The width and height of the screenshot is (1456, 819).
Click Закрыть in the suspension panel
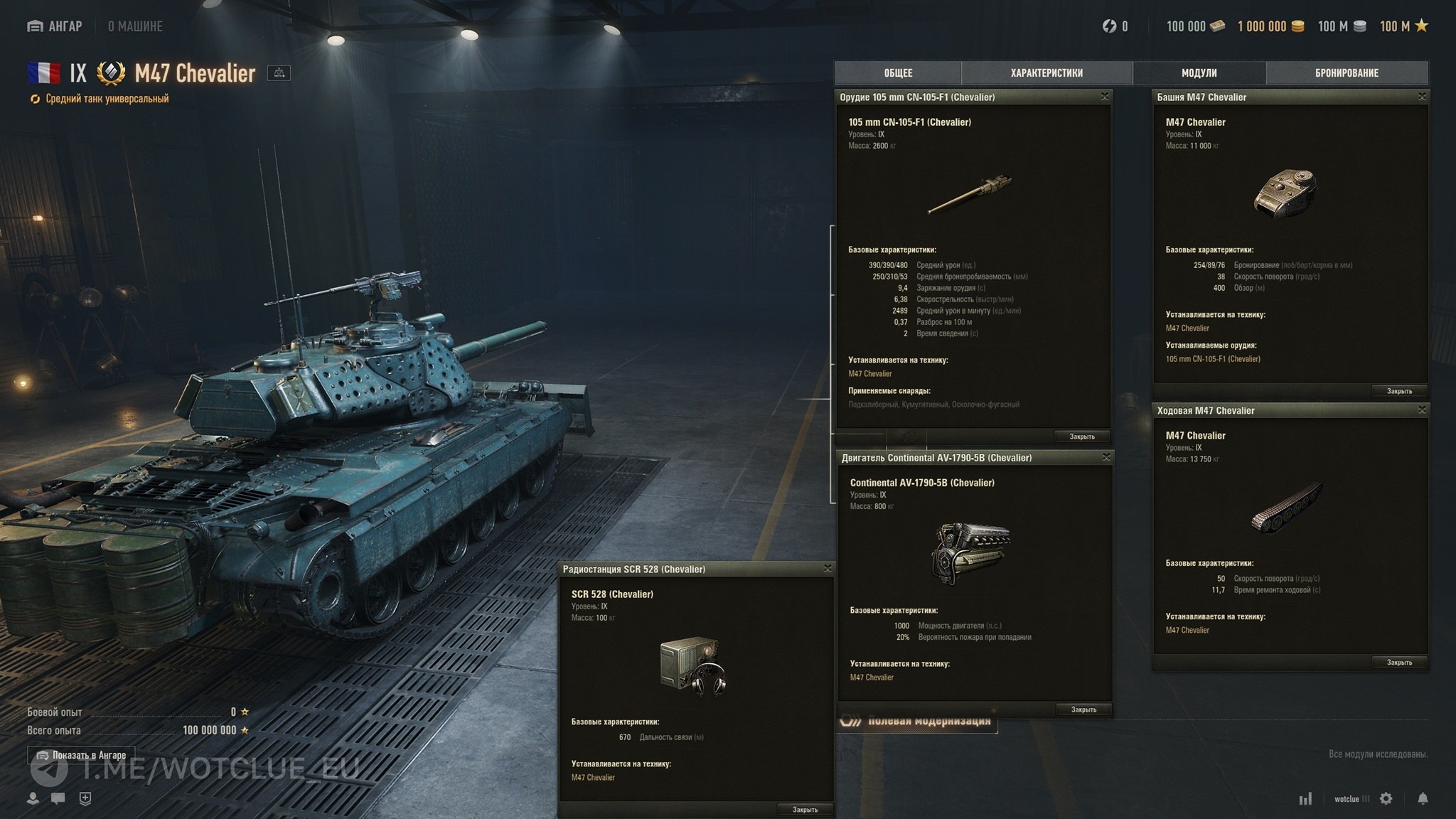click(1399, 663)
